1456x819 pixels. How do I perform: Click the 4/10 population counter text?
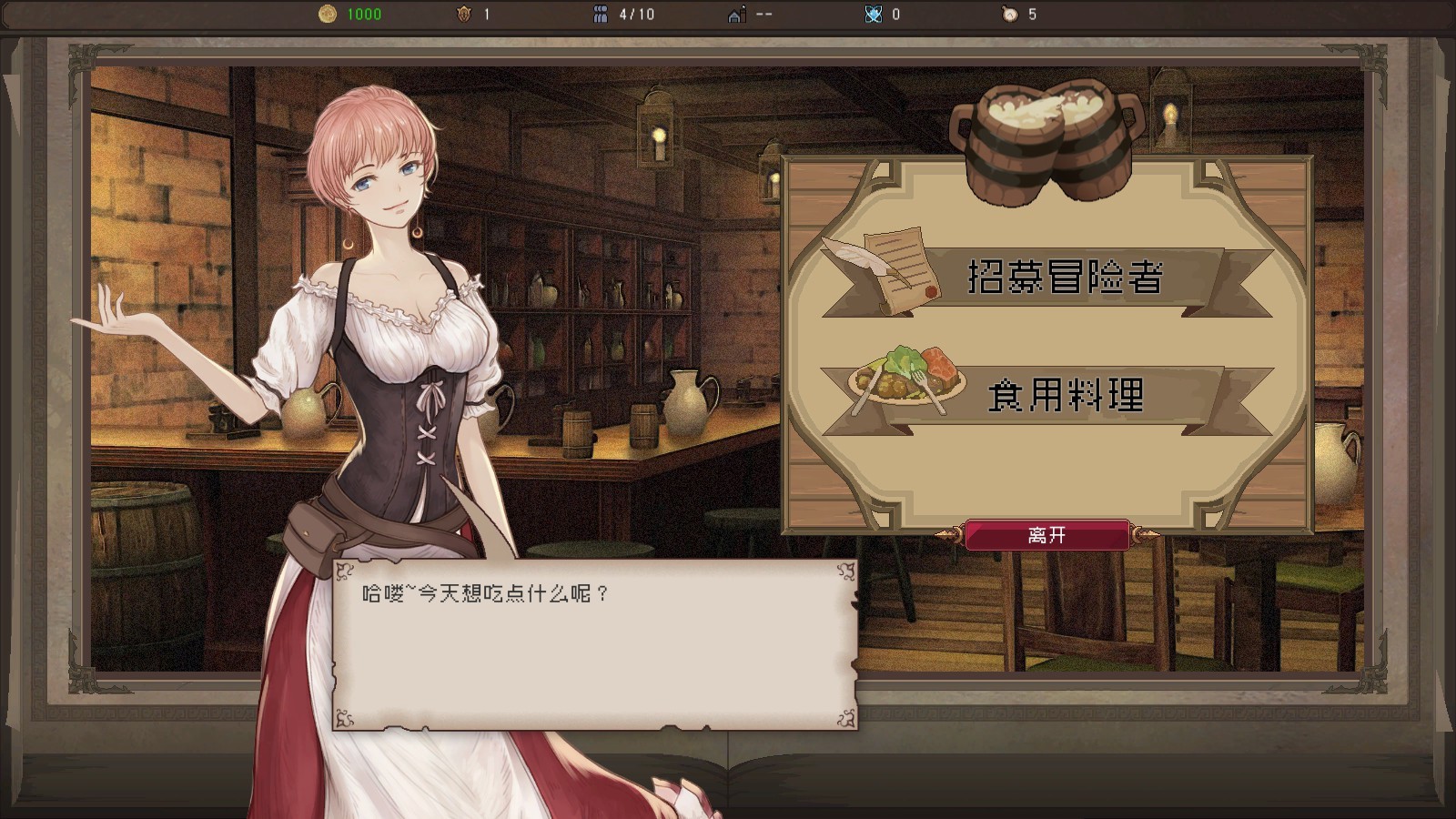click(635, 14)
